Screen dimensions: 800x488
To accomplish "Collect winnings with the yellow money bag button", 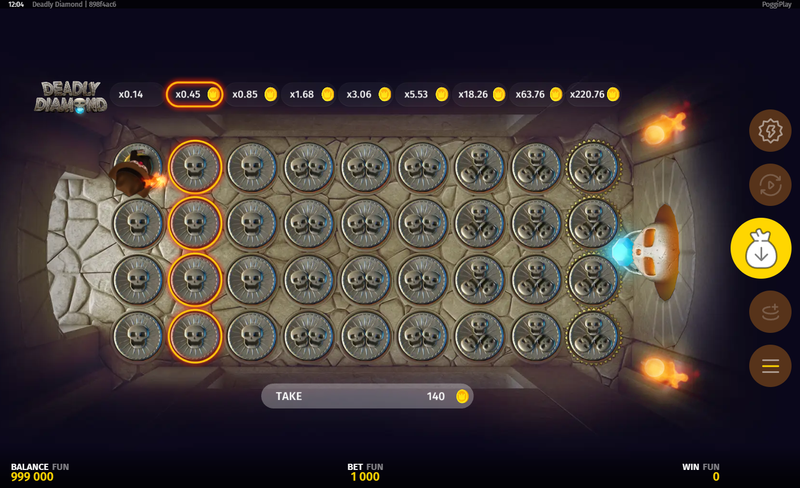I will coord(760,248).
